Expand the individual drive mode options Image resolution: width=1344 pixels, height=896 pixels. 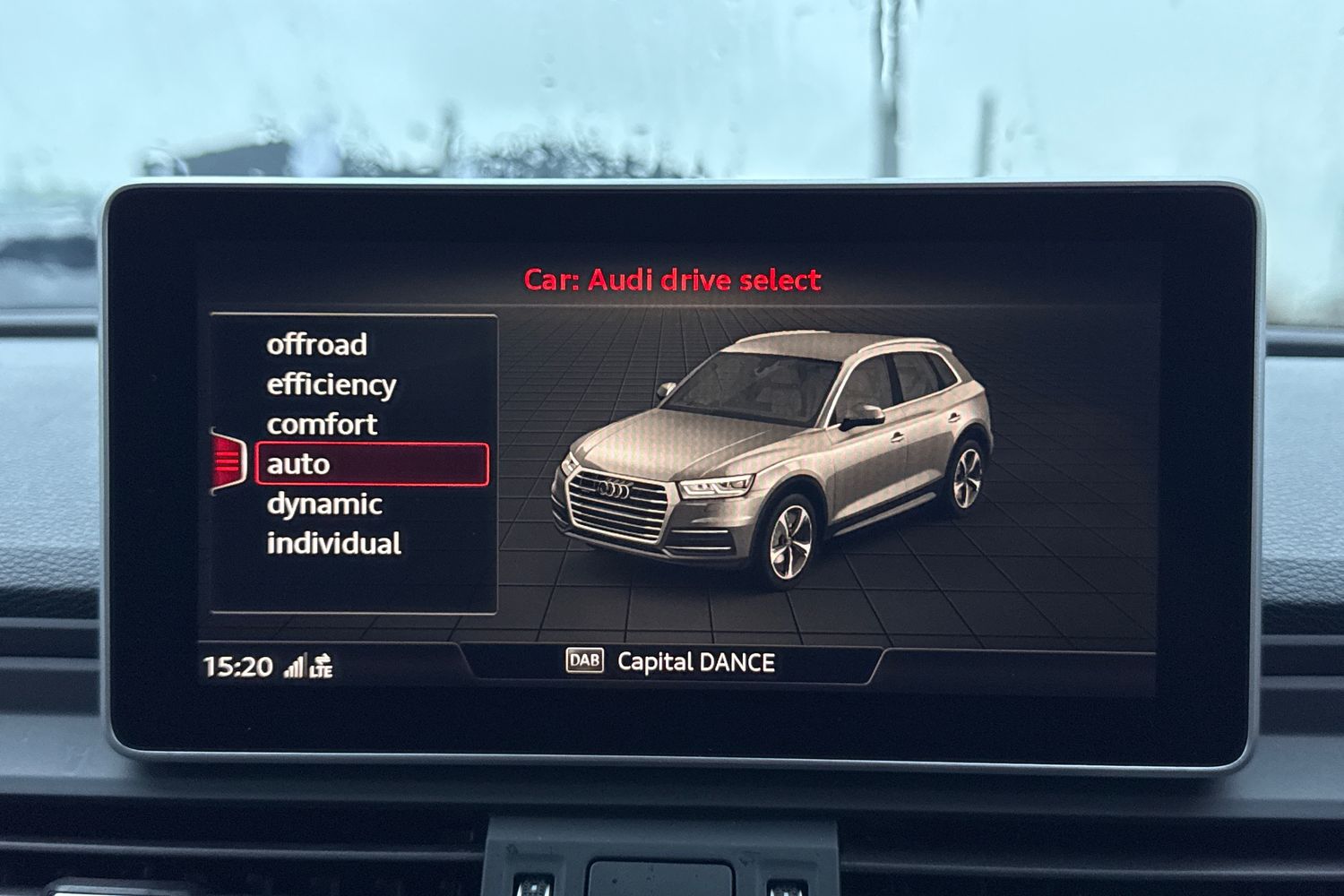coord(335,544)
